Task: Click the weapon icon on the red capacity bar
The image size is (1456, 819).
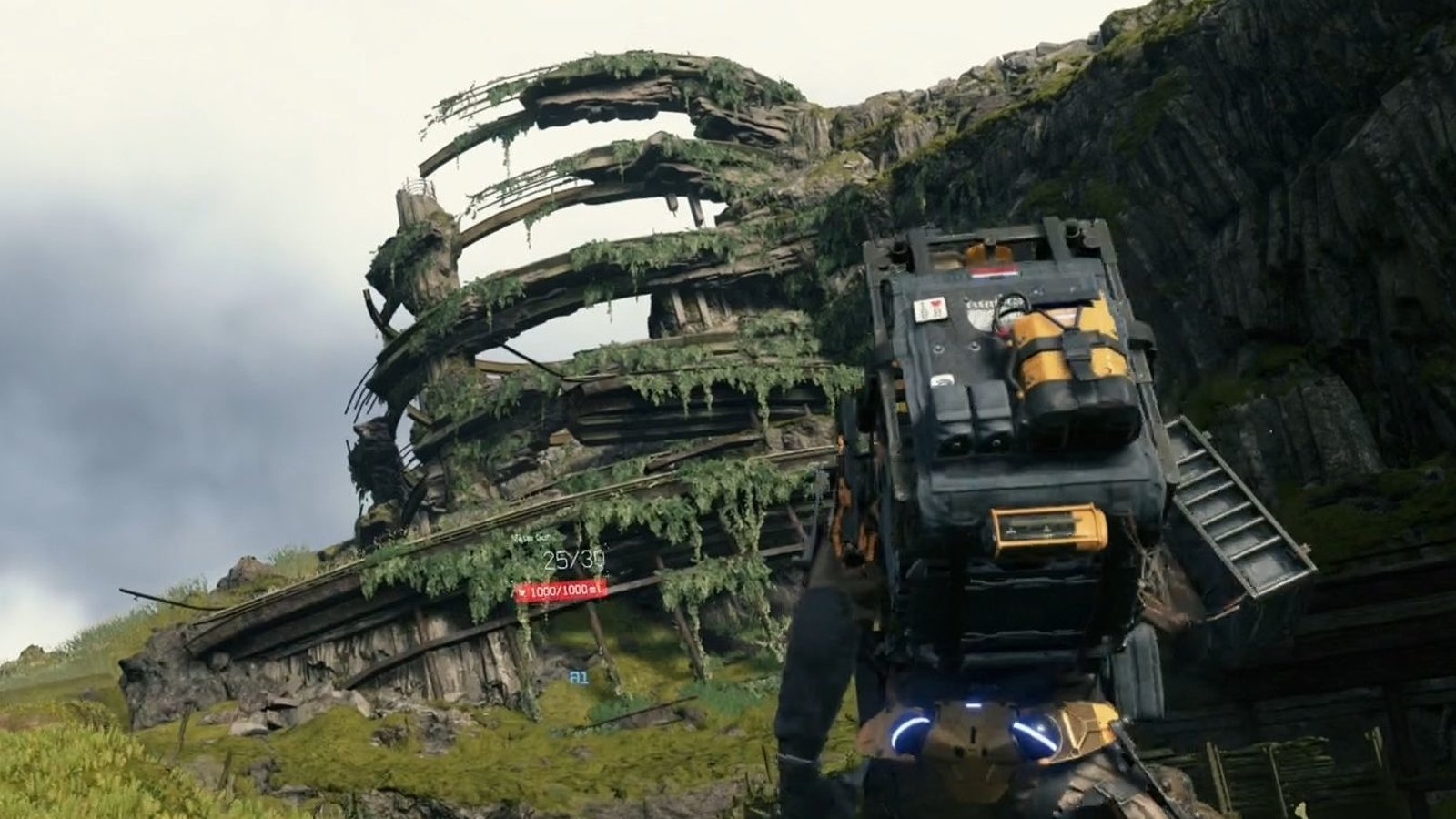Action: click(x=523, y=592)
